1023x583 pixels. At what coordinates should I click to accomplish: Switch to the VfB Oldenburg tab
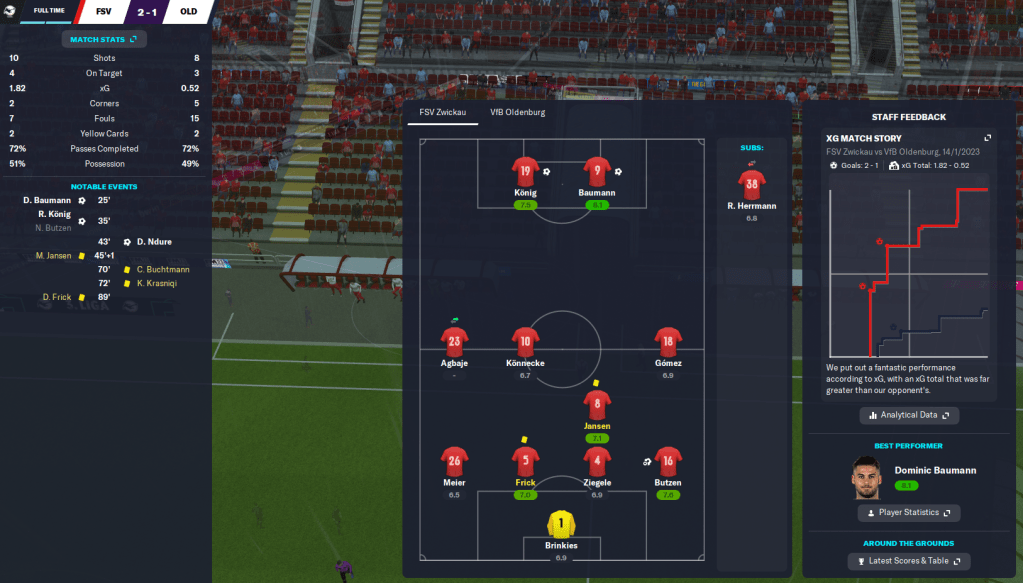(x=517, y=113)
